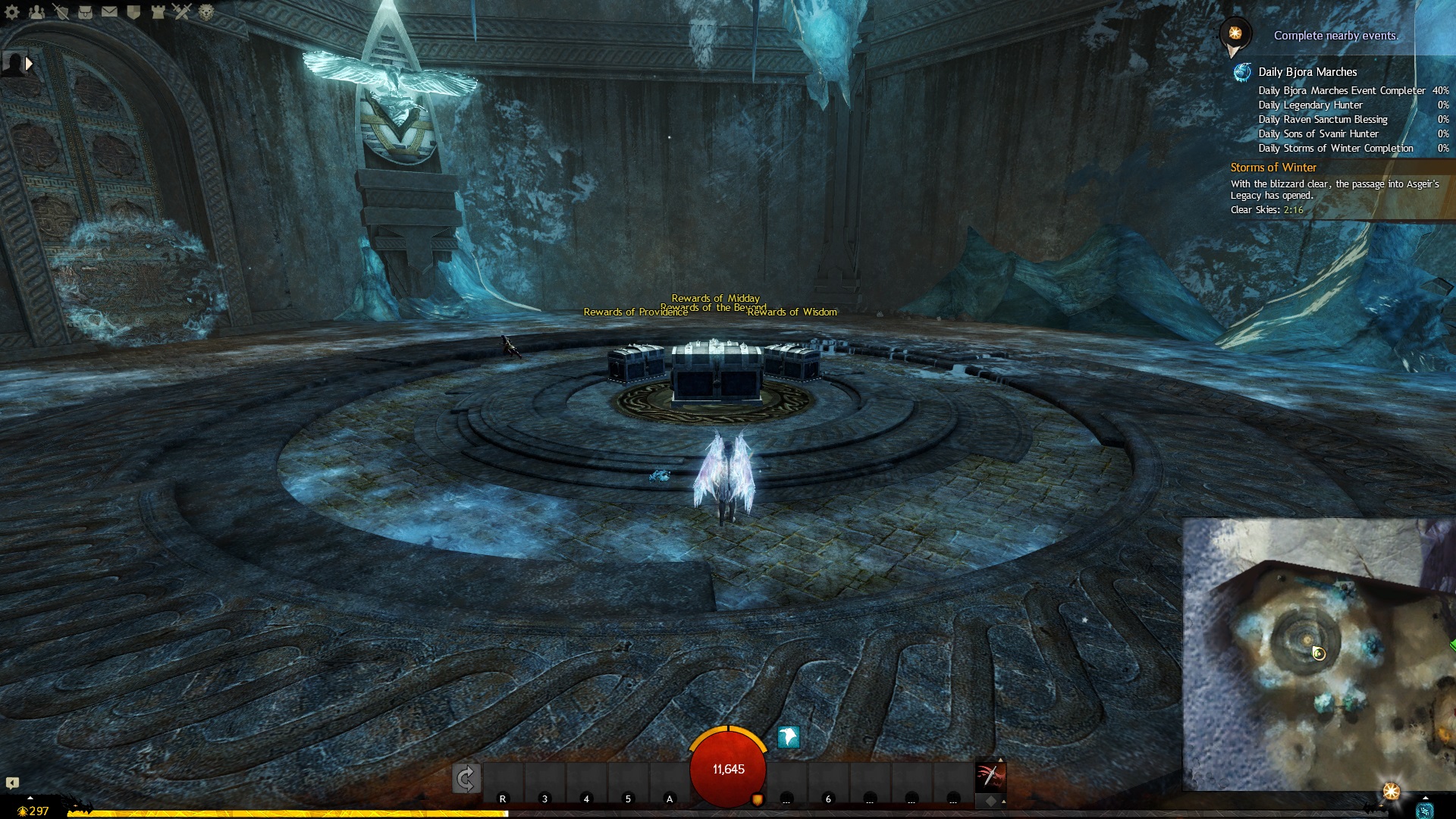Open the Black Lion Trading Company lion icon

coord(206,11)
